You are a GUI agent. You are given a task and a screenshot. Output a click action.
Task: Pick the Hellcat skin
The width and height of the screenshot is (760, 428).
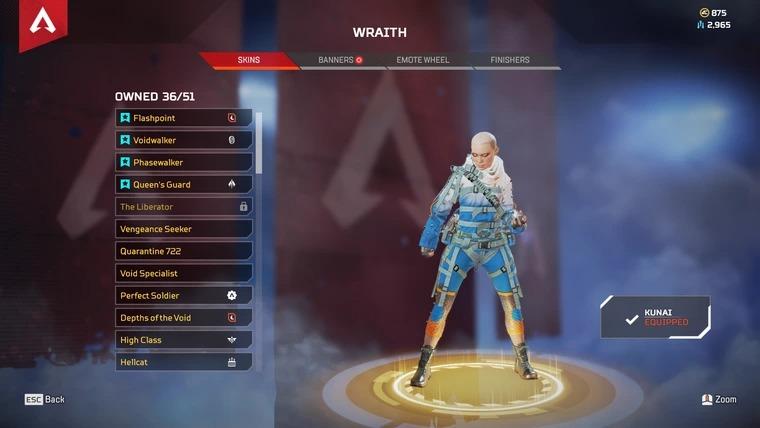tap(184, 362)
